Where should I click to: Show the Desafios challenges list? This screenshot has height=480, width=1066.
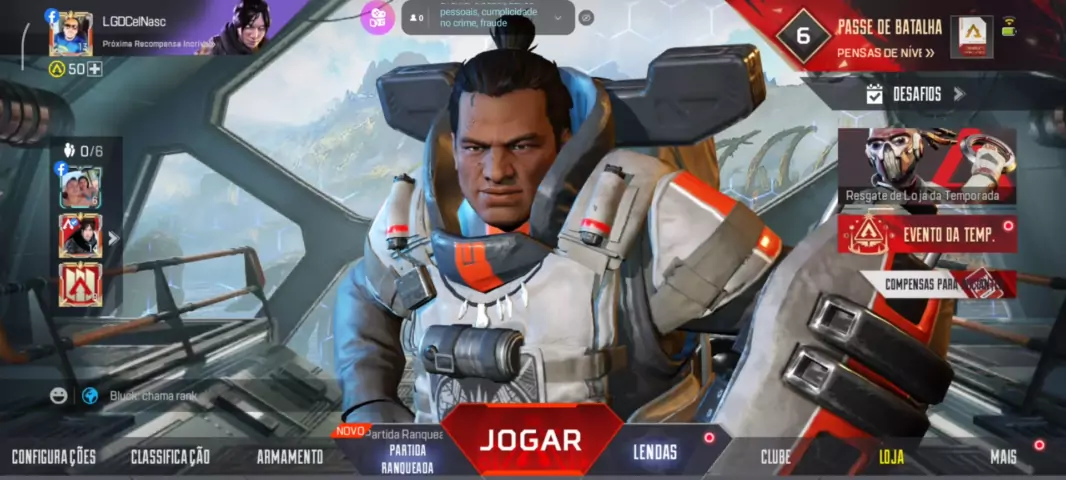click(916, 94)
